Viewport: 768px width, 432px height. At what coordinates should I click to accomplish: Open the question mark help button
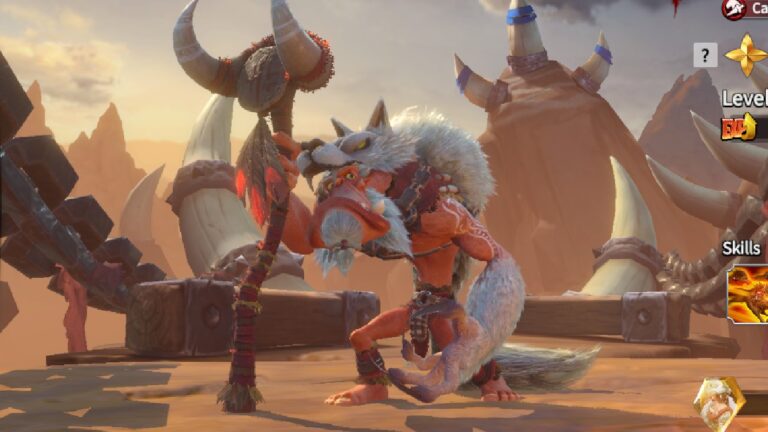tap(705, 55)
